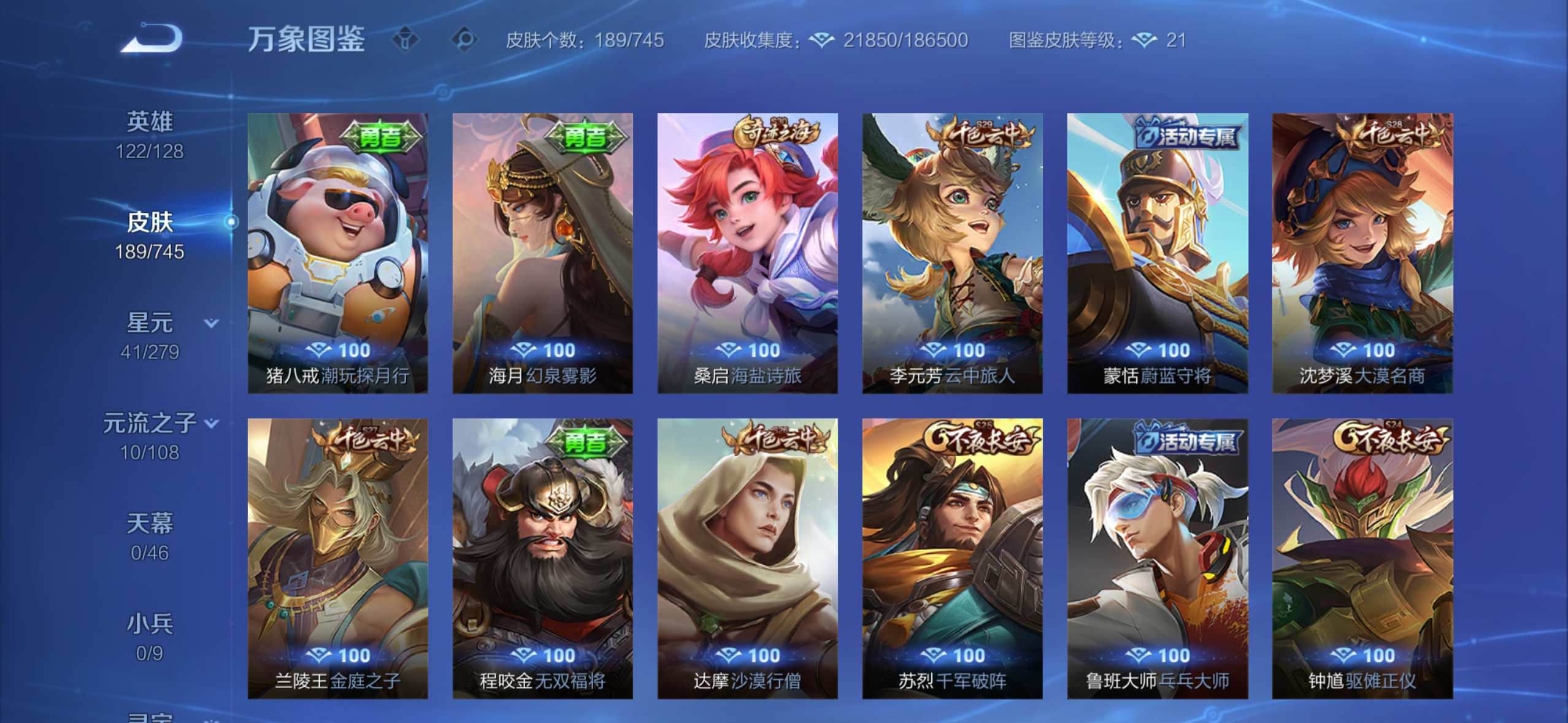Open the 星元 category tab

point(150,336)
